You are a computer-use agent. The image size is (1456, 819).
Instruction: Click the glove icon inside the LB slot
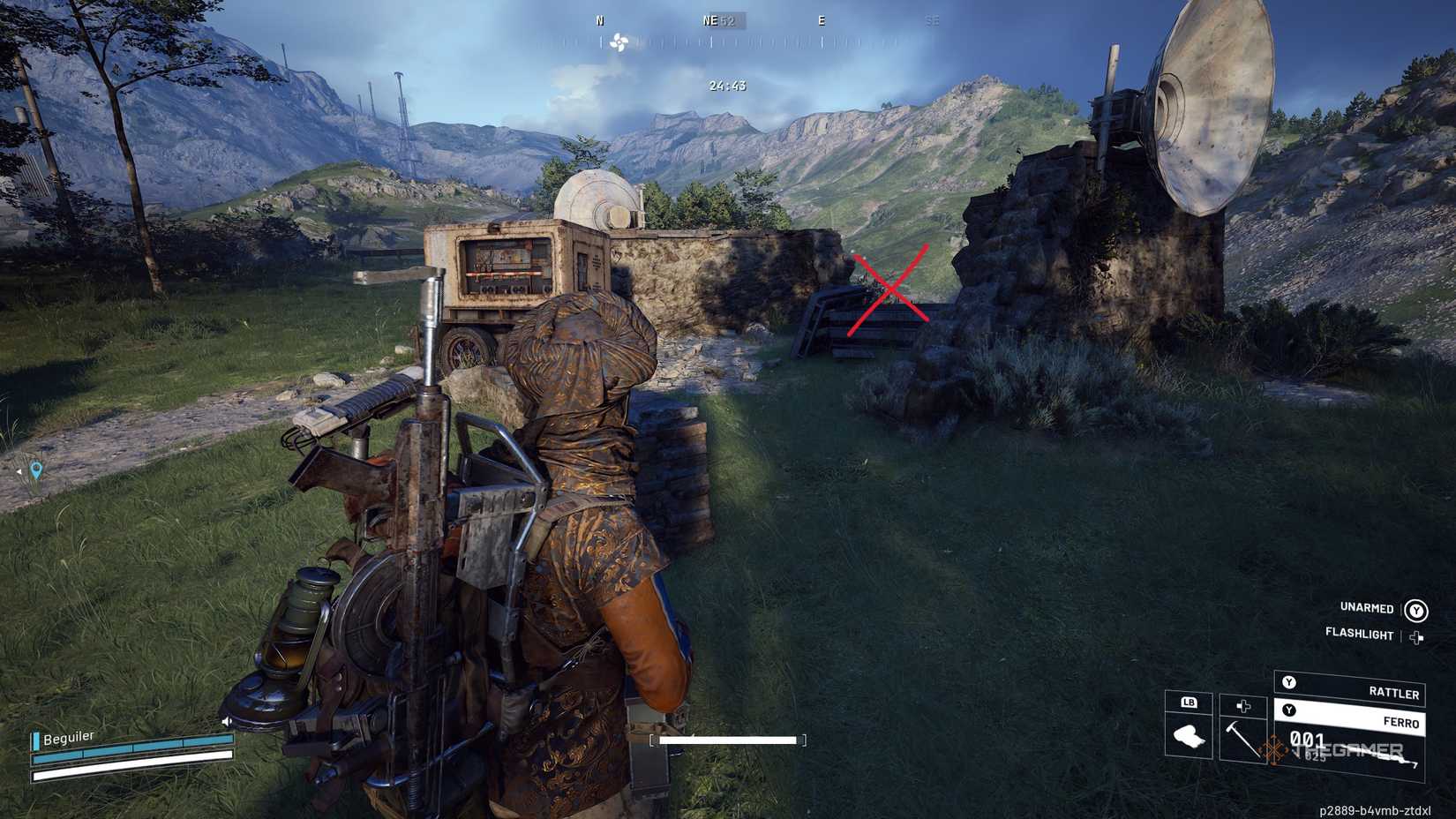[x=1188, y=737]
